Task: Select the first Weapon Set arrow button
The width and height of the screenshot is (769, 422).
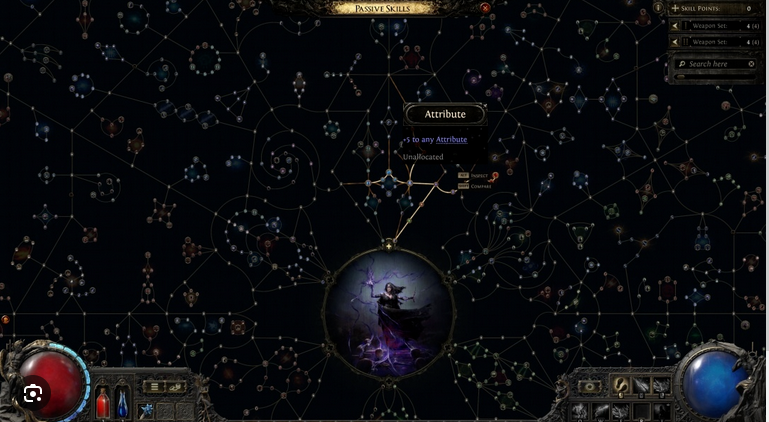Action: pos(675,26)
